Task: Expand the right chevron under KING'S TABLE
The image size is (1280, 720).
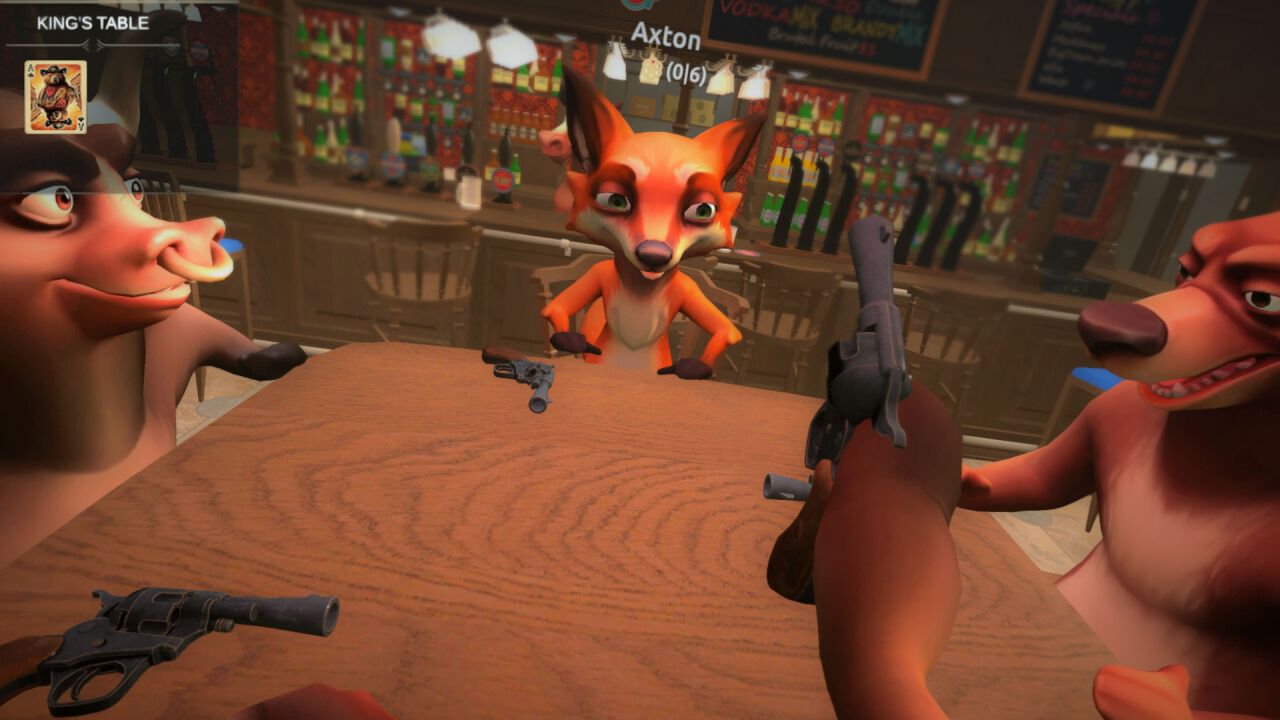Action: (x=99, y=44)
